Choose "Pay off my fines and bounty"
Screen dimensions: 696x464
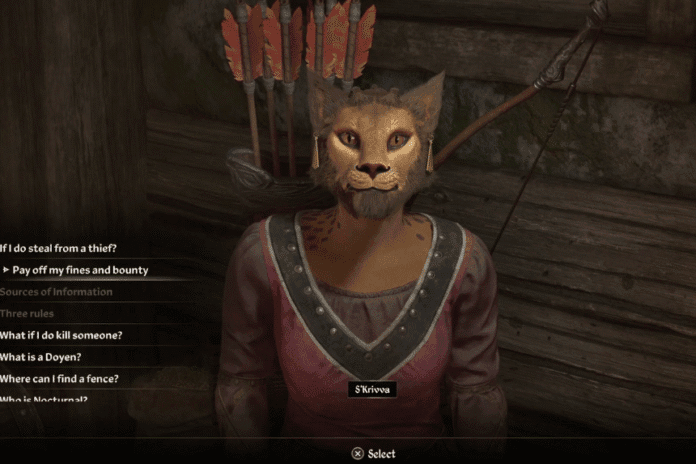click(x=81, y=270)
